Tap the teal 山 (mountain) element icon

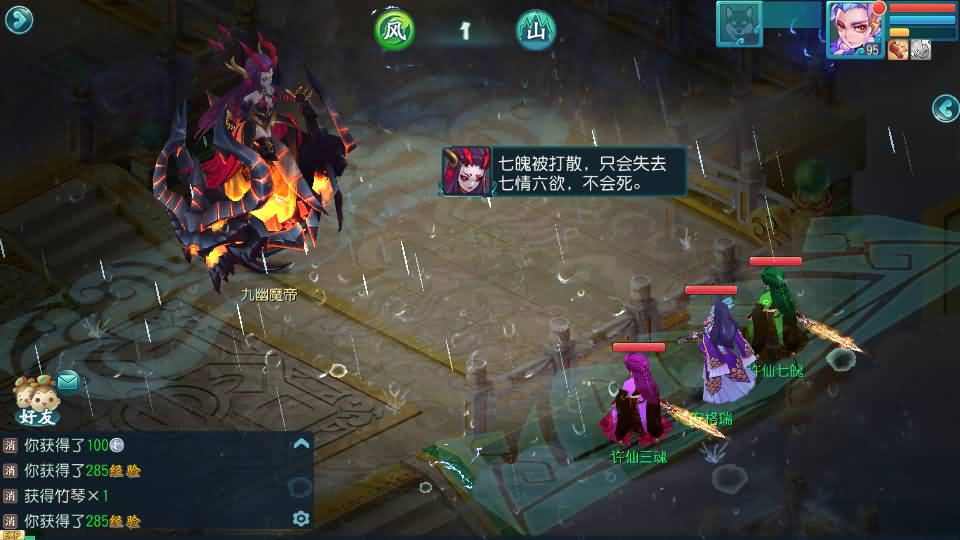click(537, 31)
